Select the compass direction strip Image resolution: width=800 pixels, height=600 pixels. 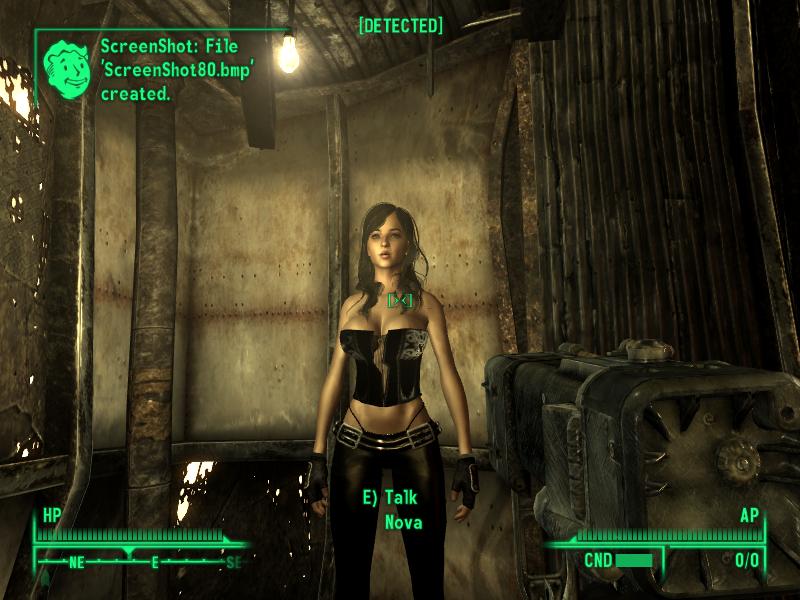[x=140, y=561]
